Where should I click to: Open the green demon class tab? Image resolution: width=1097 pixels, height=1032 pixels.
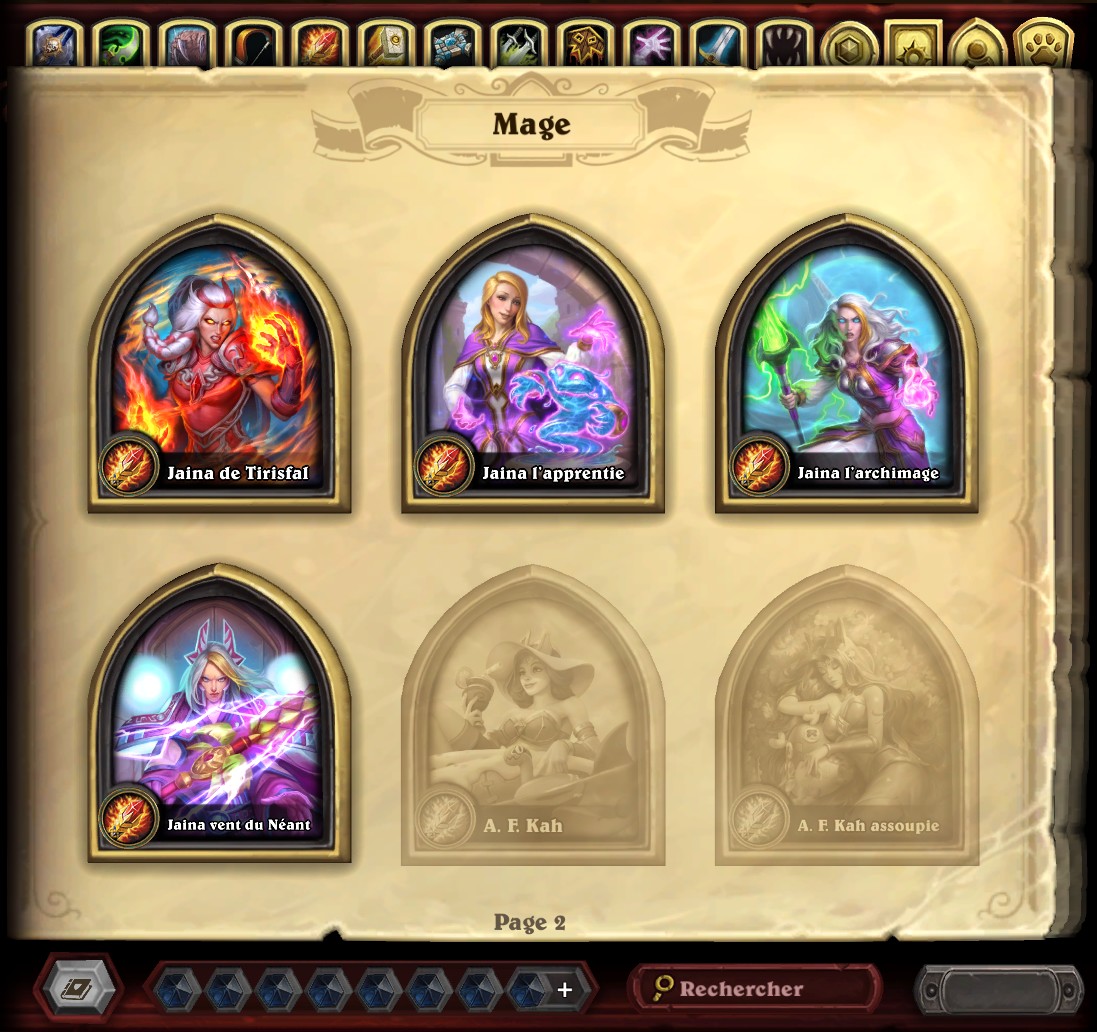coord(121,45)
